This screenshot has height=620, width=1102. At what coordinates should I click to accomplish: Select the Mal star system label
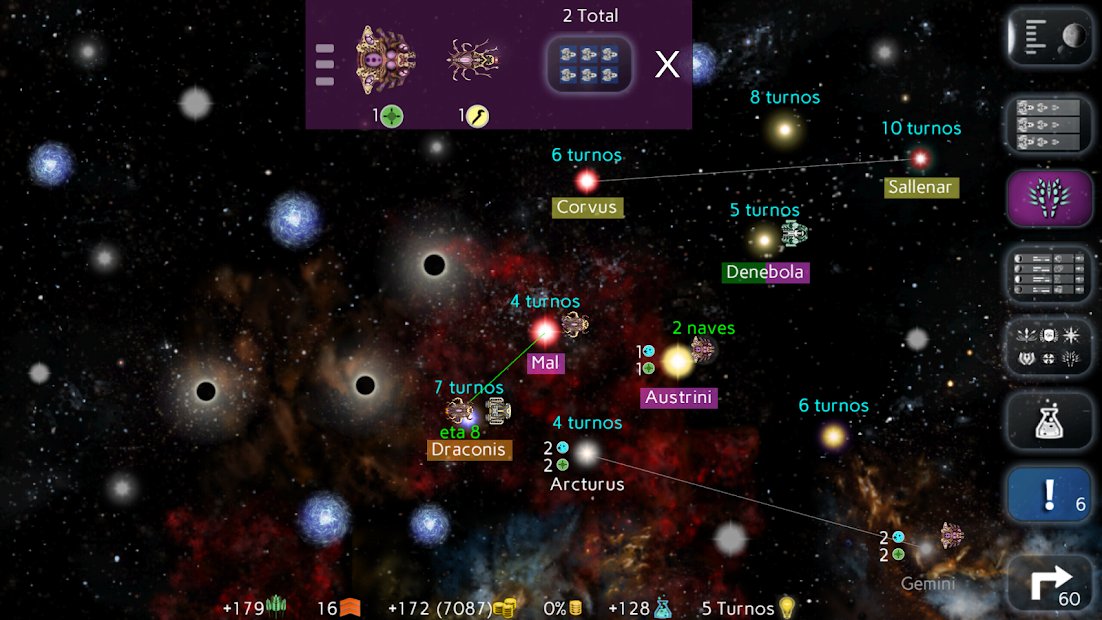point(545,363)
